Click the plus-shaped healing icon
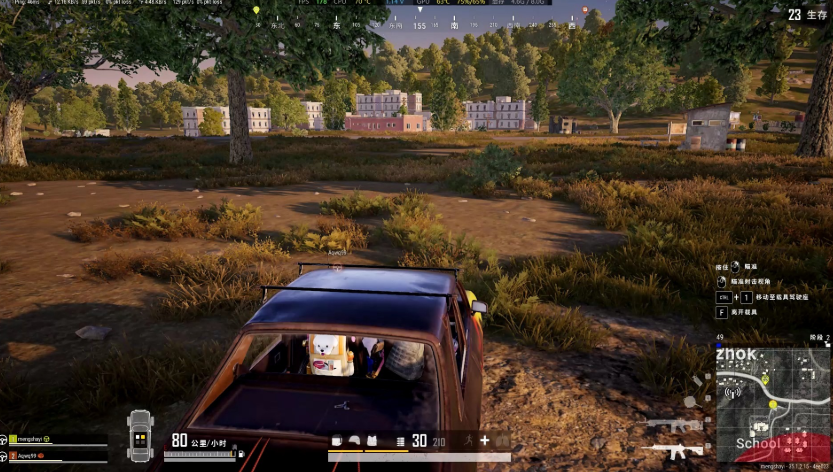The height and width of the screenshot is (472, 833). point(484,440)
